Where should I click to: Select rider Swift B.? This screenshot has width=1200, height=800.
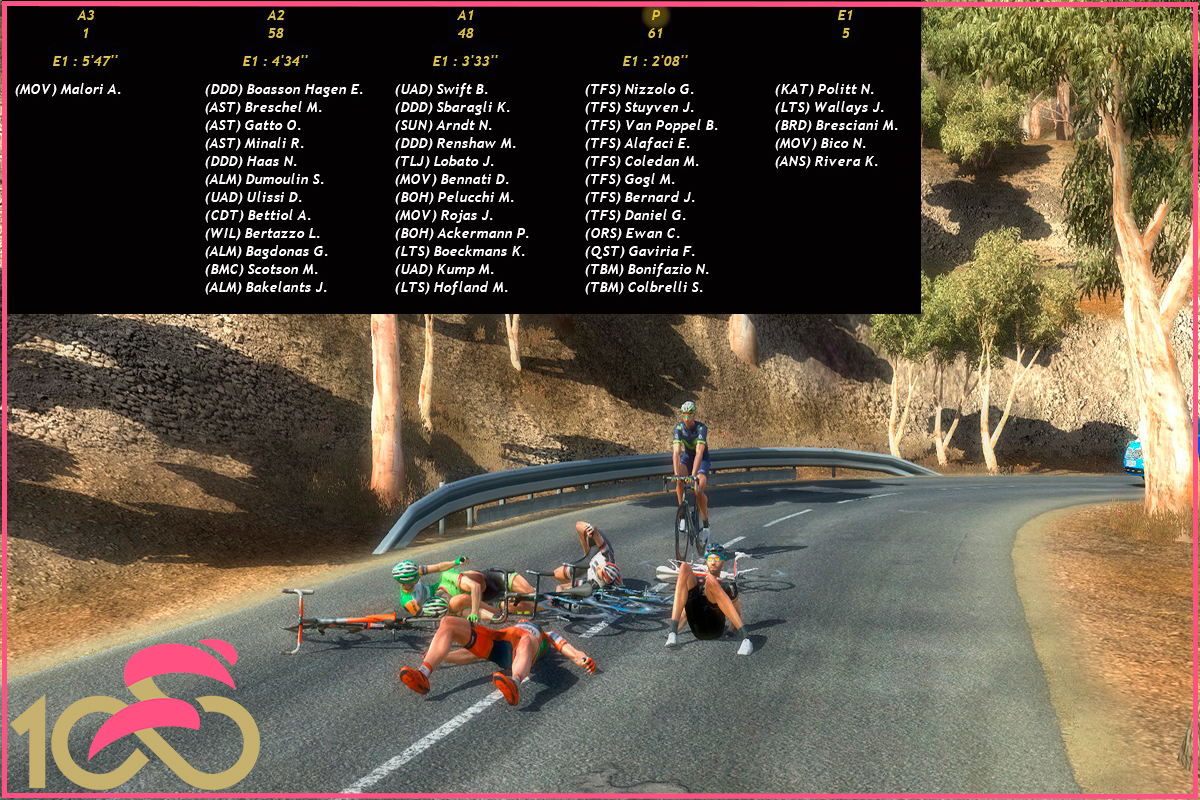(441, 90)
